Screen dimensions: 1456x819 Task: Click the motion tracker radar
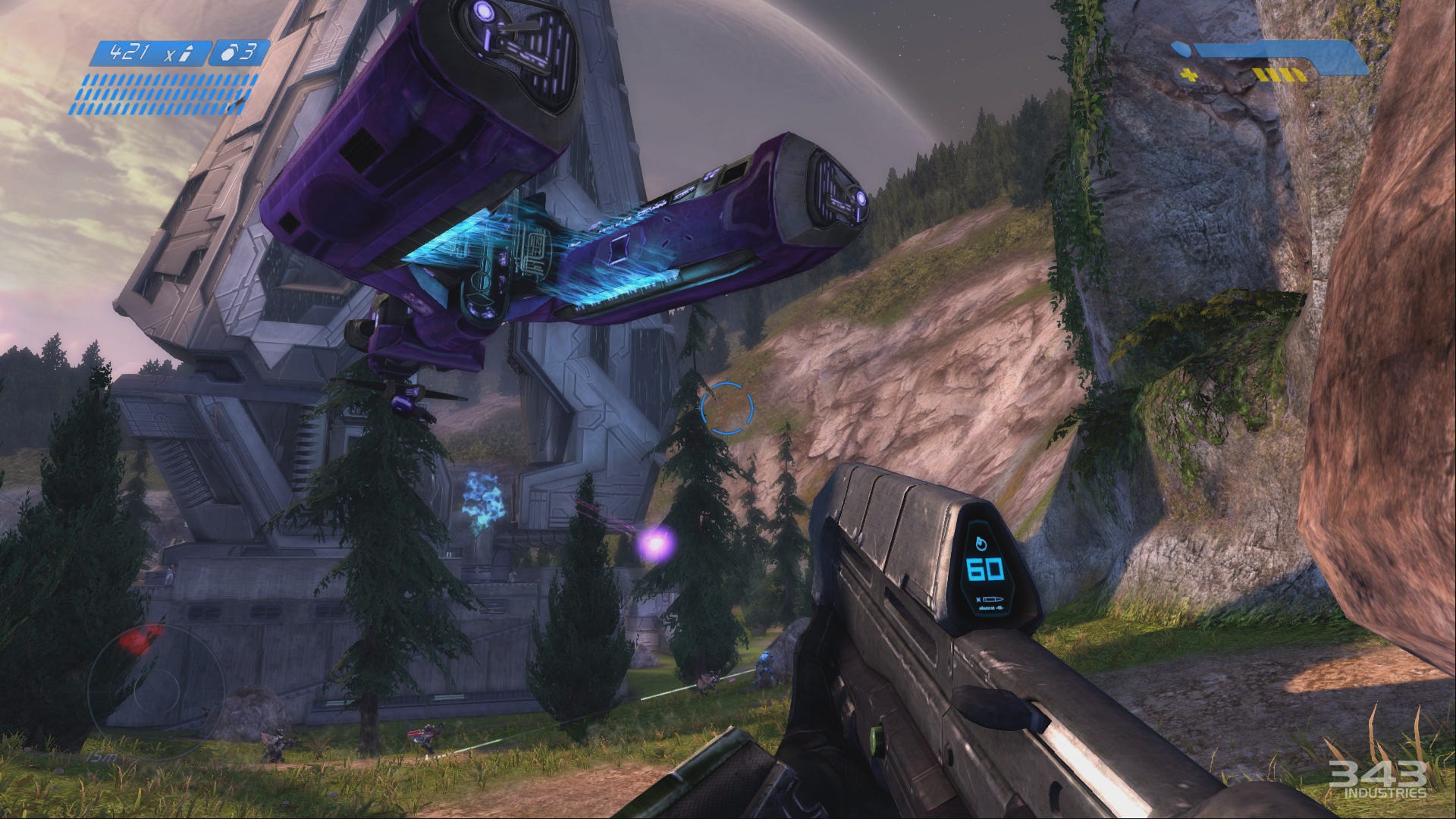[x=155, y=693]
